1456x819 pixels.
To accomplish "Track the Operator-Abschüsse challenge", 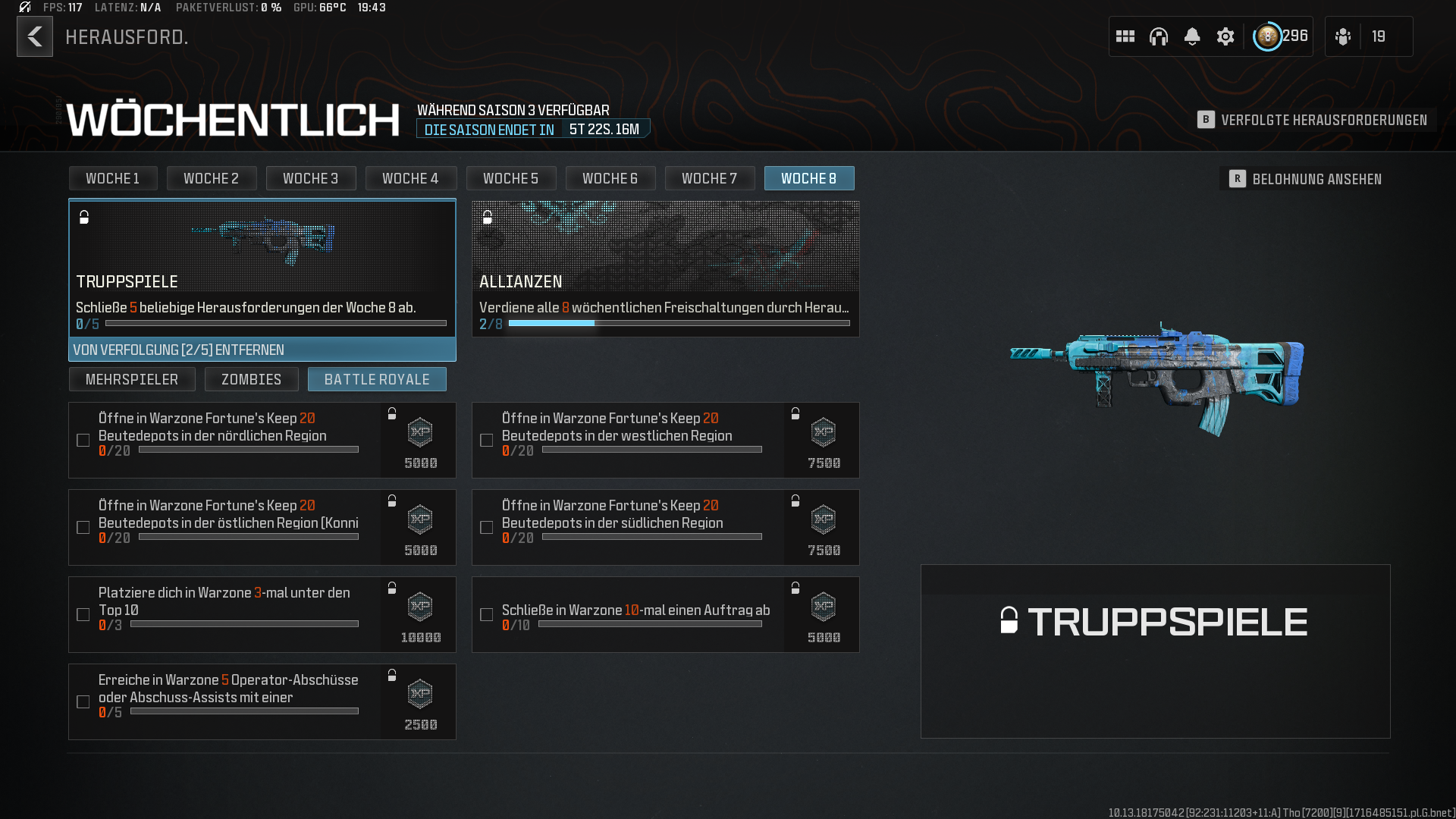I will click(83, 701).
